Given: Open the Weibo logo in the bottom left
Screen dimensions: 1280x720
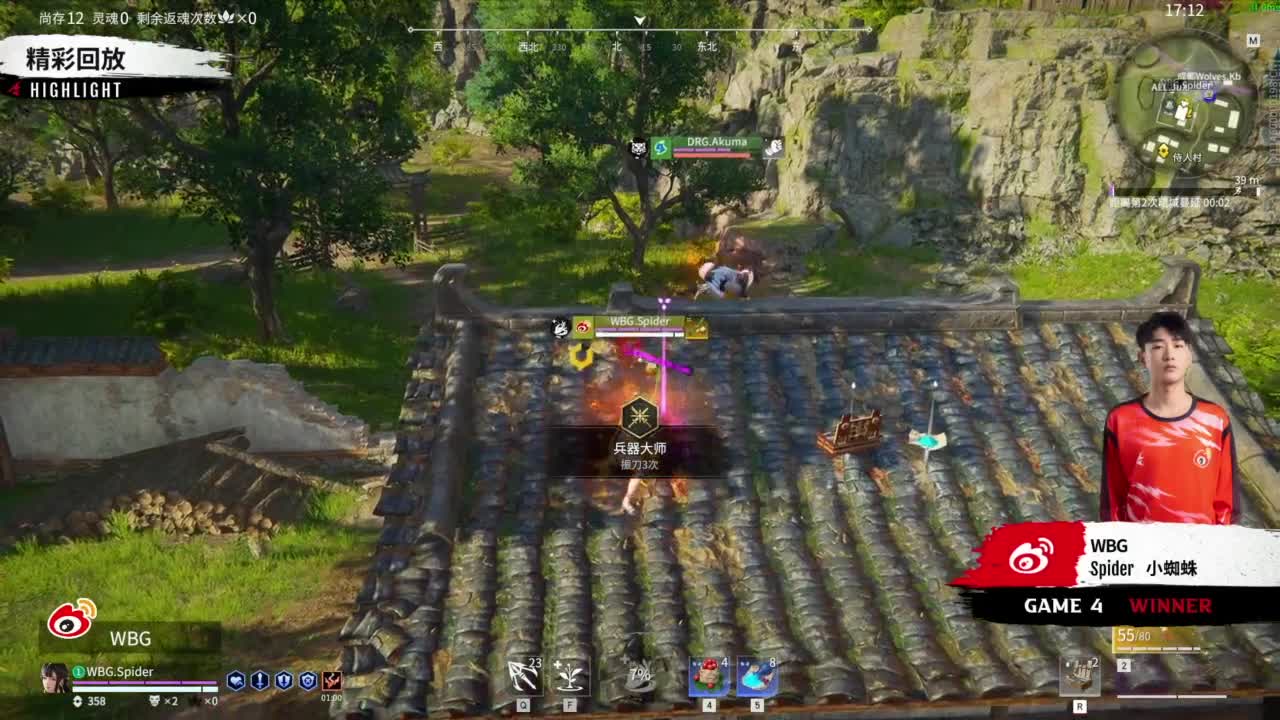Looking at the screenshot, I should [x=68, y=622].
